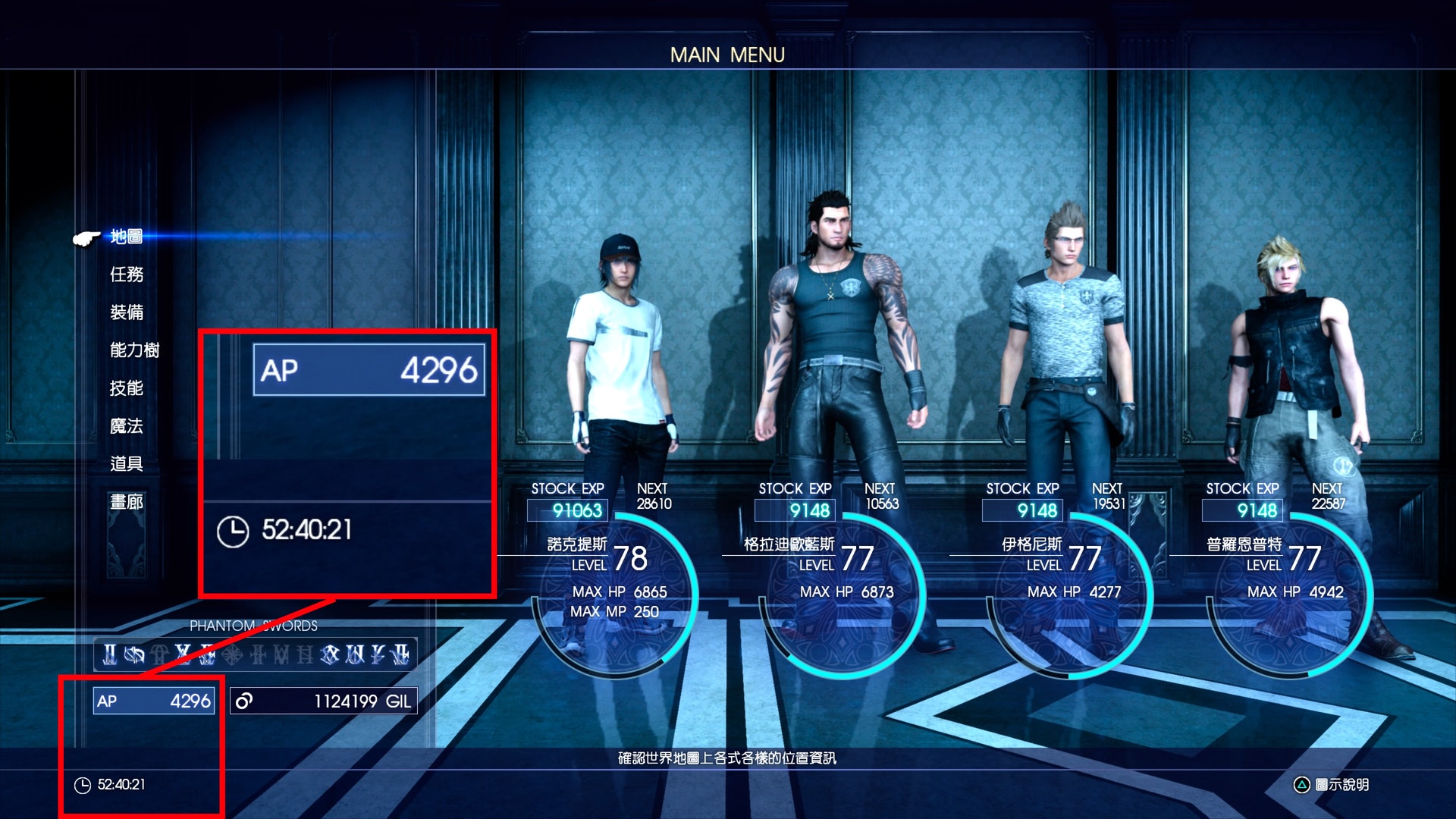Click the Phantom Swords icon row
This screenshot has width=1456, height=819.
(x=256, y=654)
